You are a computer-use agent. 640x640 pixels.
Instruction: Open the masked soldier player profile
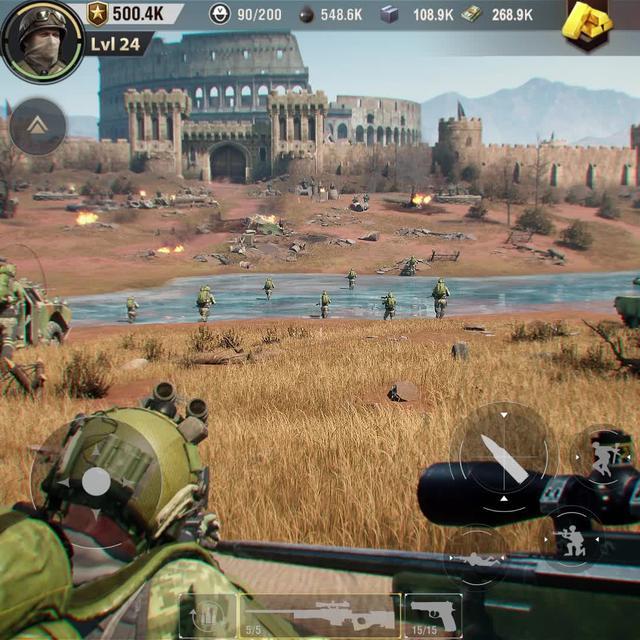coord(42,41)
